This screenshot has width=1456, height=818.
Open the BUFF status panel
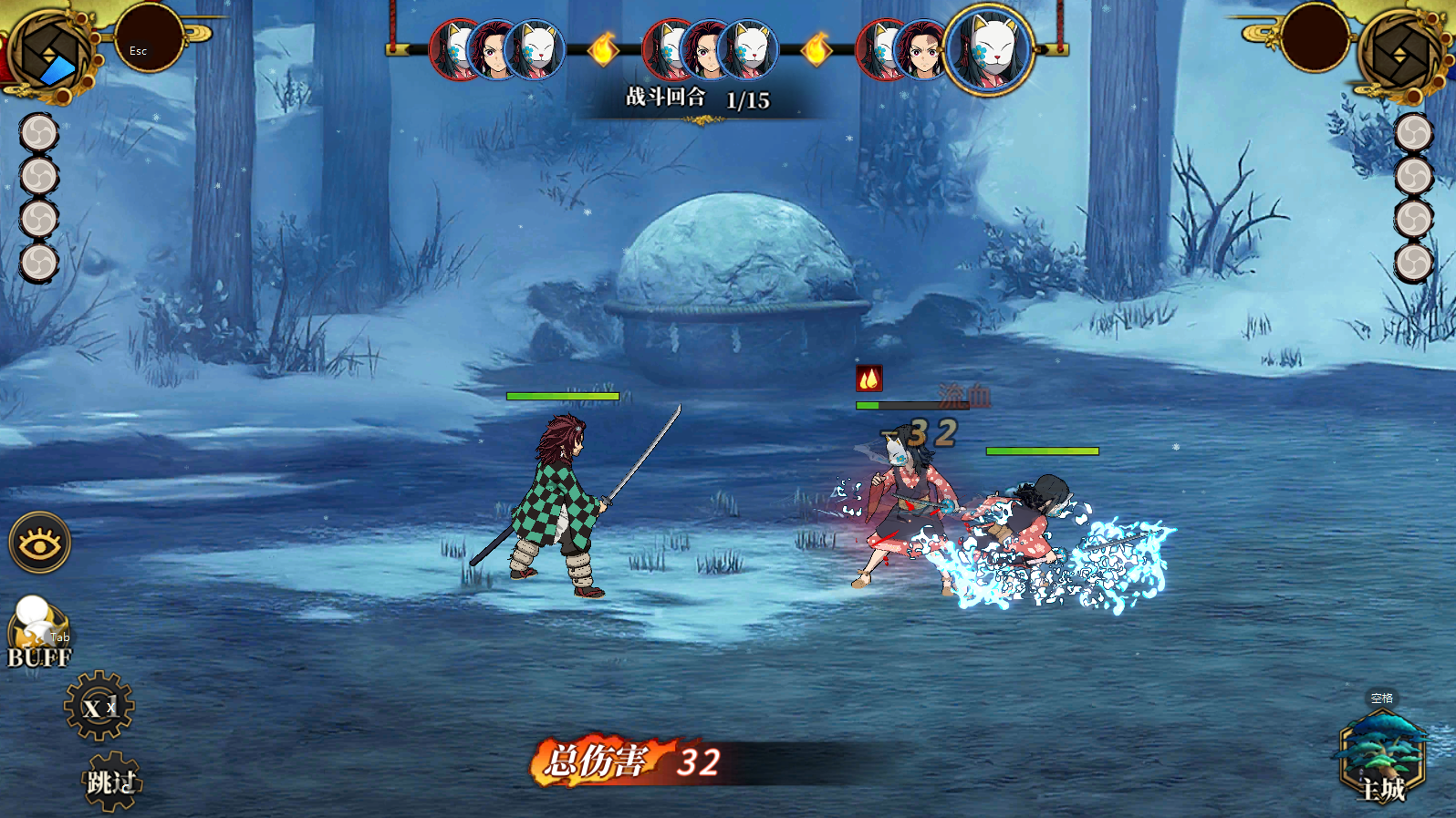(38, 635)
